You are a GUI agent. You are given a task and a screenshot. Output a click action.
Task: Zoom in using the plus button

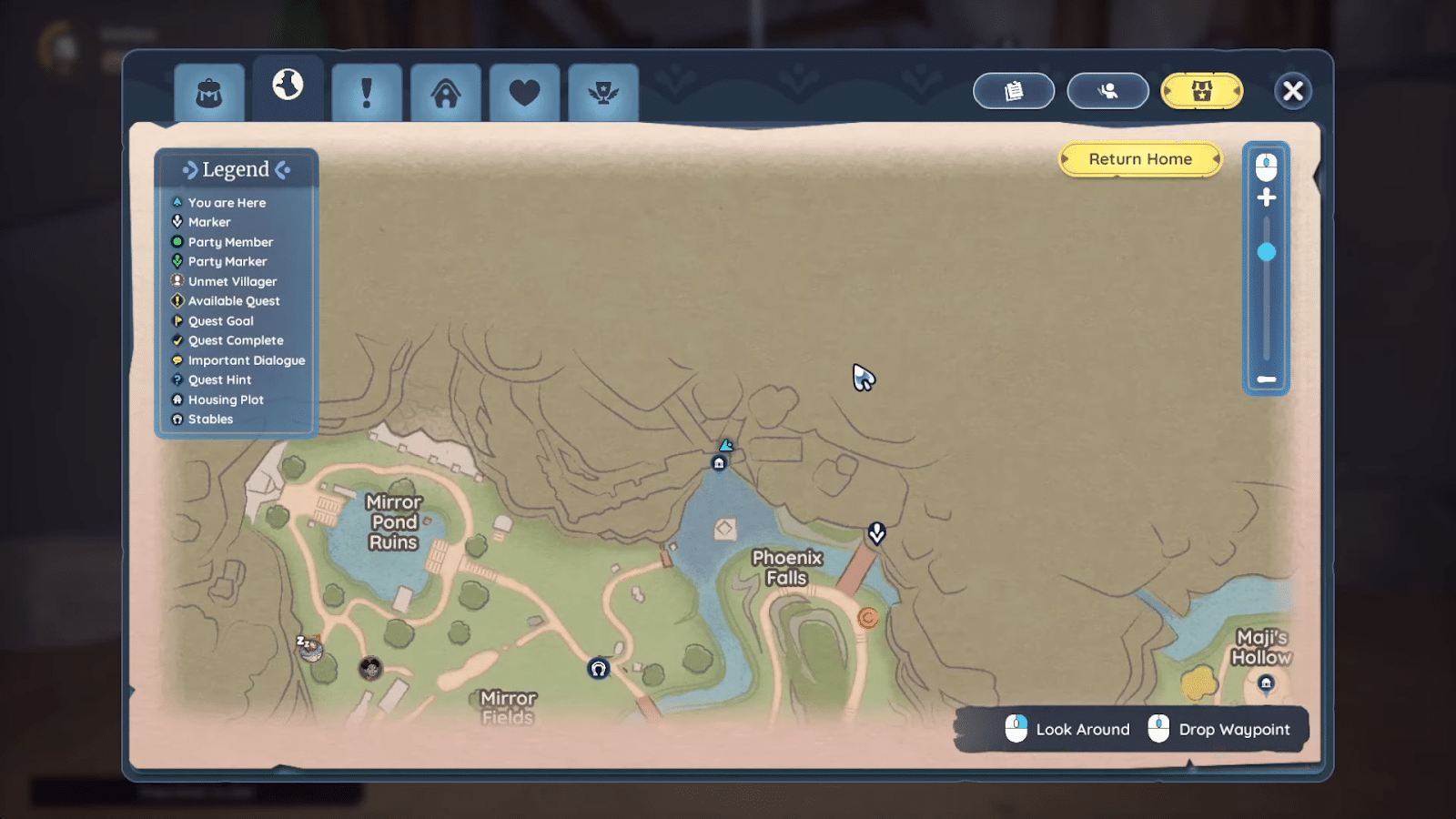coord(1267,197)
